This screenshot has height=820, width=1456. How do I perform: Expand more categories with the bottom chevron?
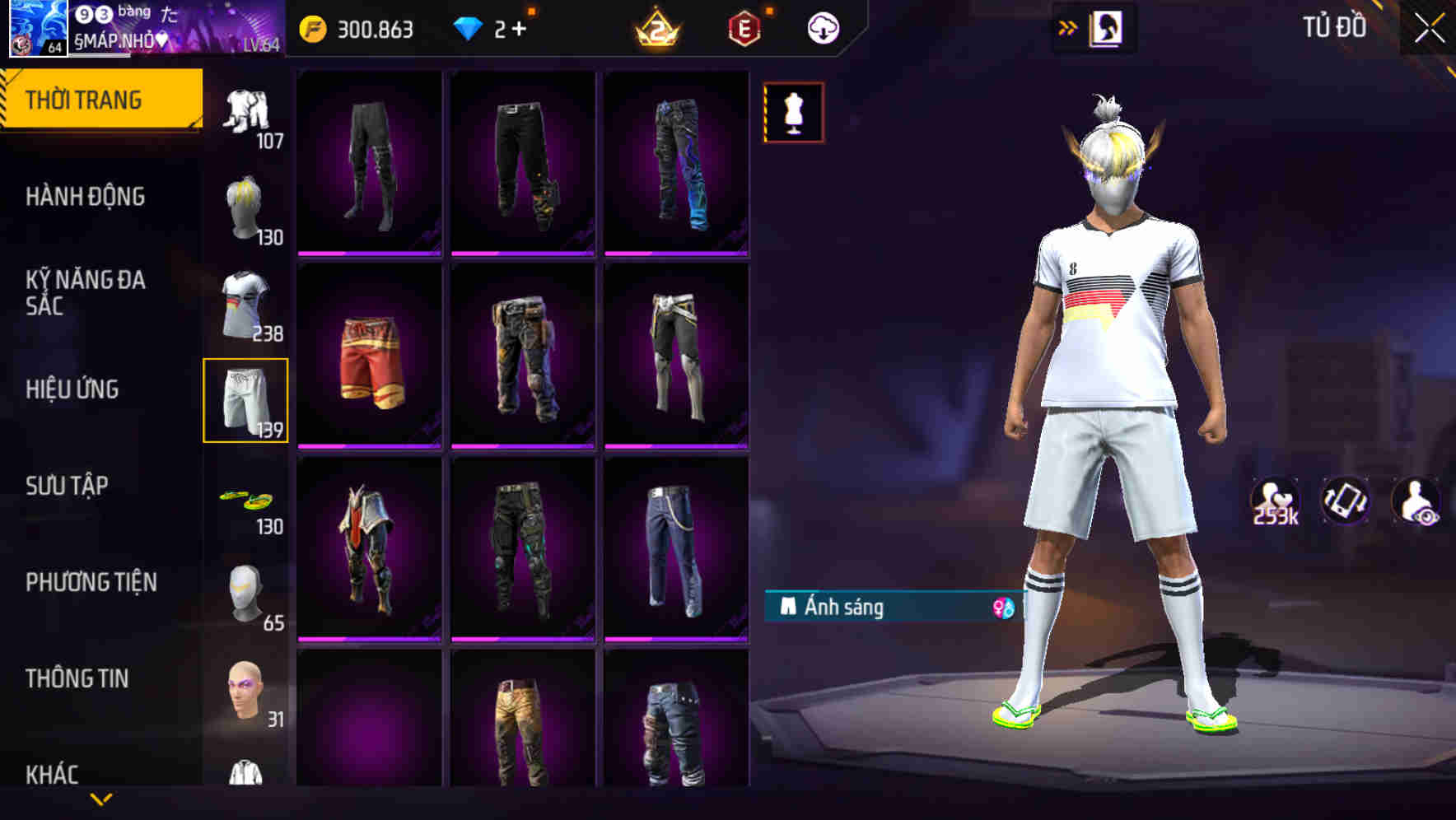point(102,800)
